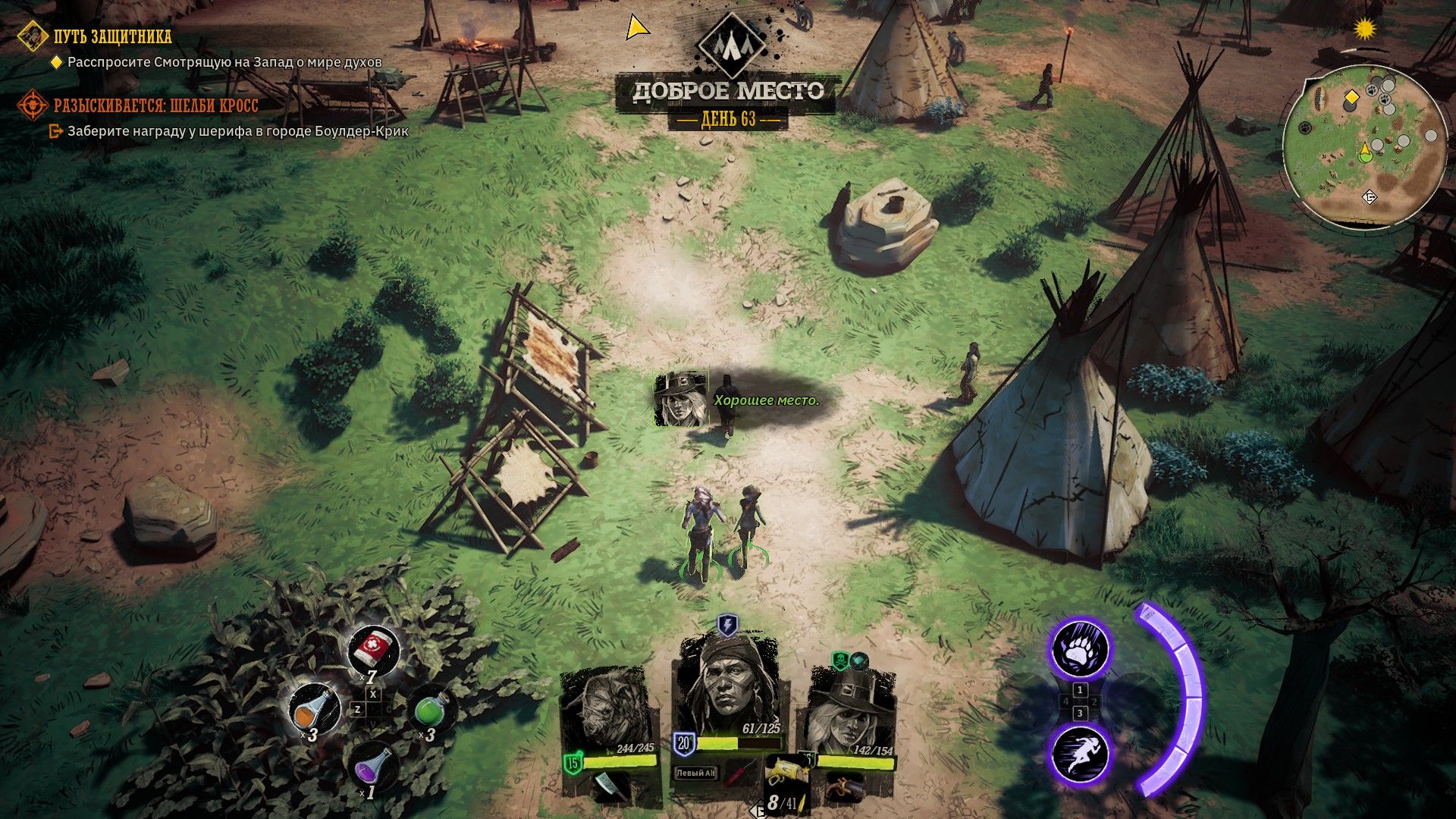Select the Путь Защитника quest tracker
The width and height of the screenshot is (1456, 819).
pos(112,36)
